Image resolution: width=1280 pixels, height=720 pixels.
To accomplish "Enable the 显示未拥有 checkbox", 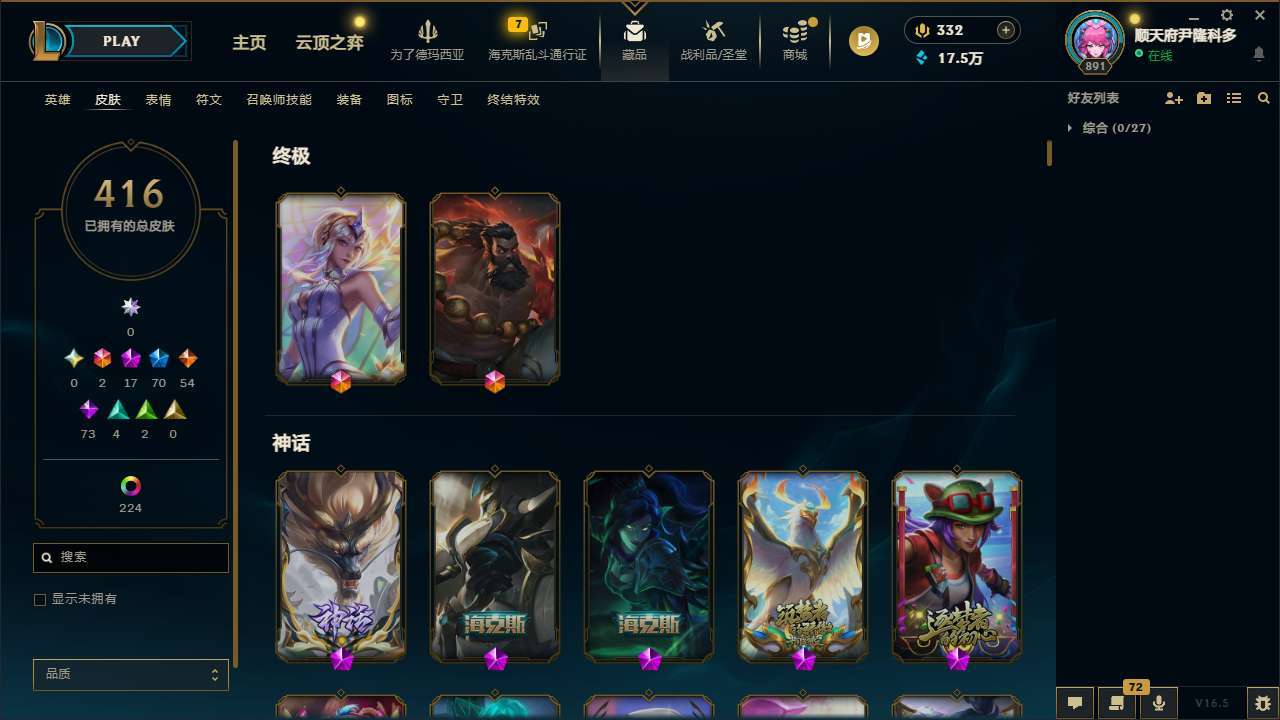I will [x=40, y=599].
